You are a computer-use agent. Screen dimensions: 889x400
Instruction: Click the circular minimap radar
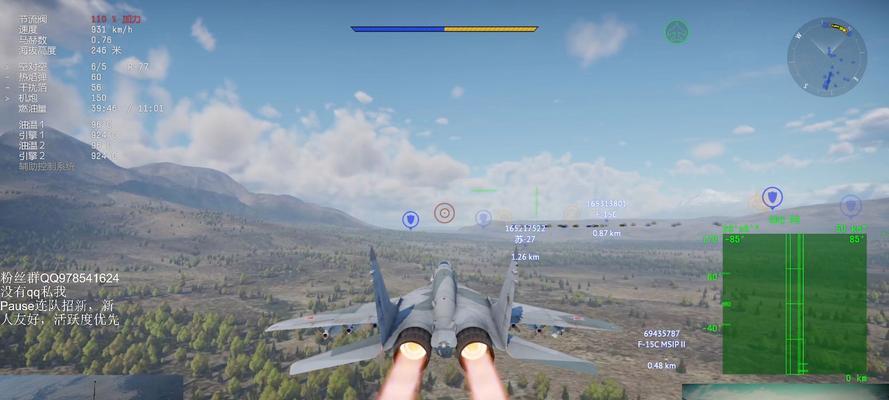[x=826, y=57]
